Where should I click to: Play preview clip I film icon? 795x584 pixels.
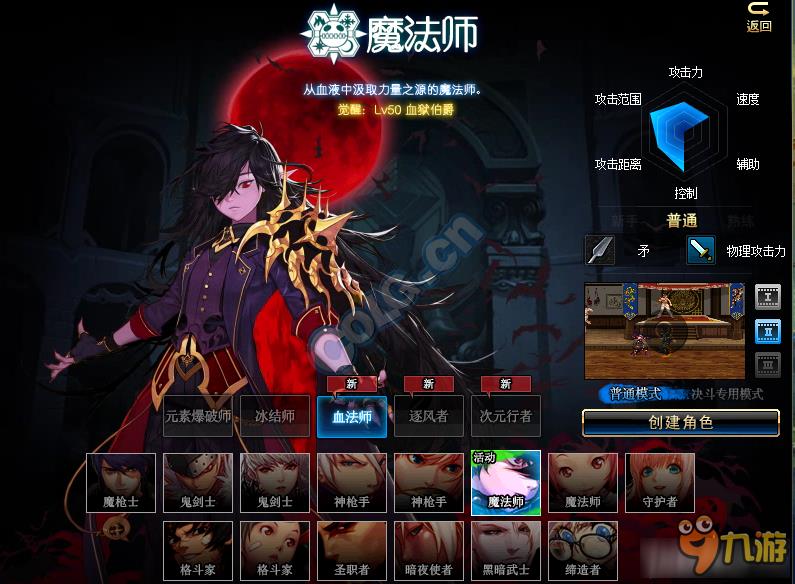pos(768,296)
